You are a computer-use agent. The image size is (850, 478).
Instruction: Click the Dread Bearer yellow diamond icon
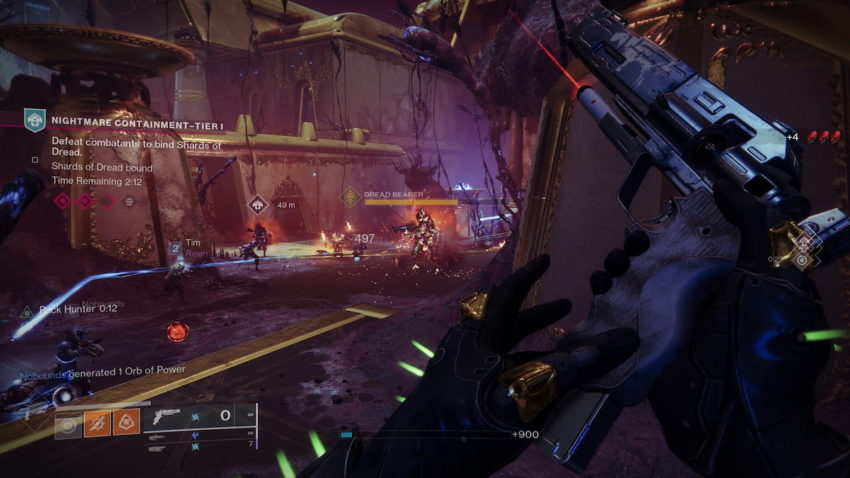point(350,197)
